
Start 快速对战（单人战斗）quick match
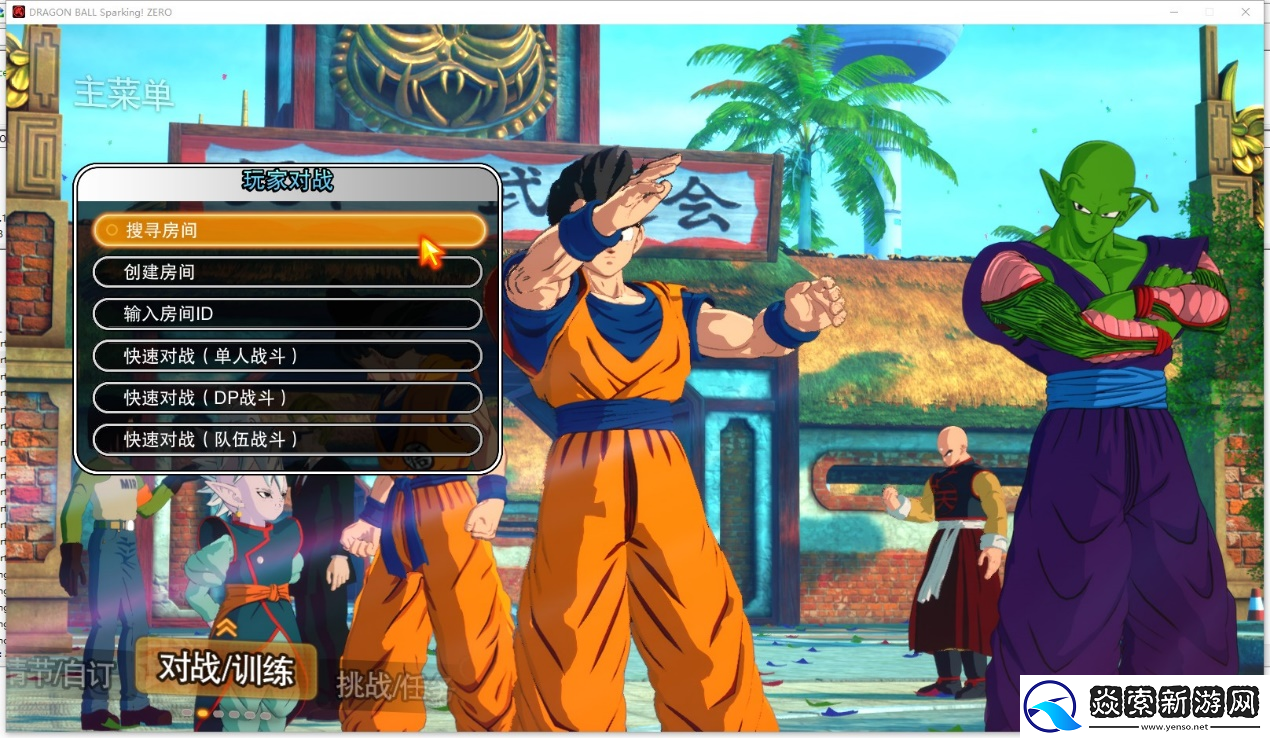288,356
